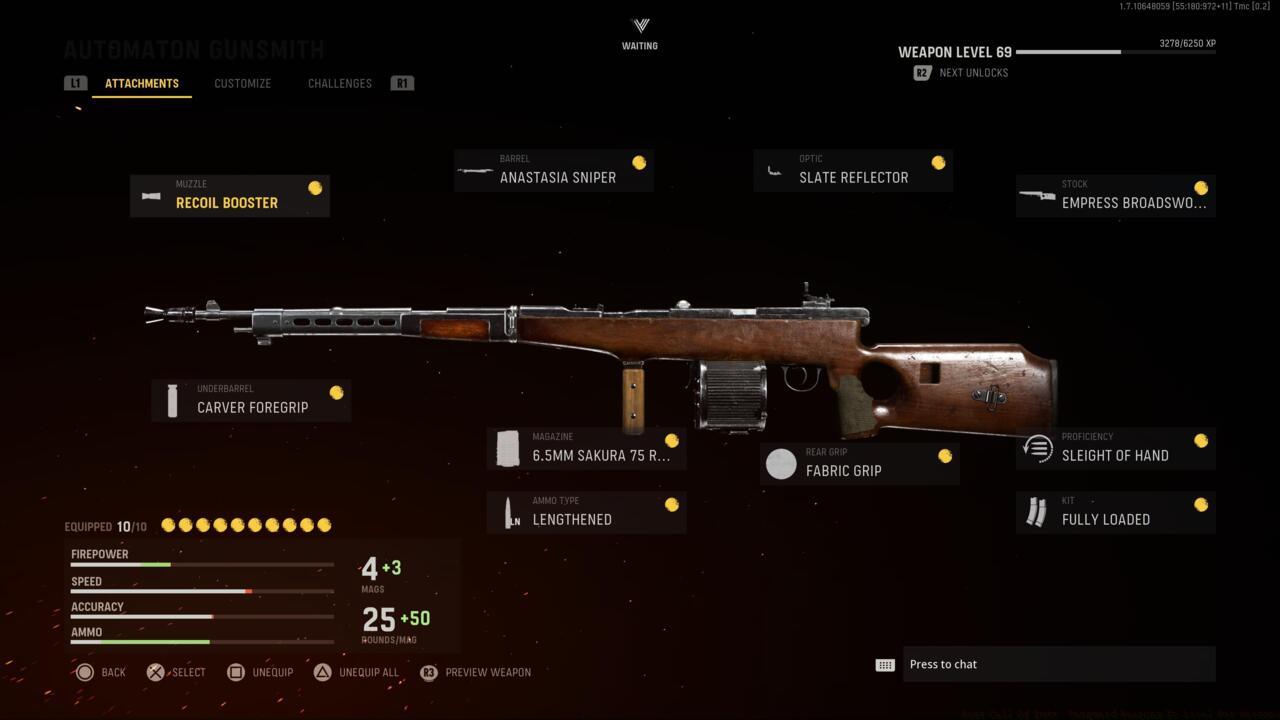The width and height of the screenshot is (1280, 720).
Task: Select the Empress Broadsword stock slot
Action: coord(1115,195)
